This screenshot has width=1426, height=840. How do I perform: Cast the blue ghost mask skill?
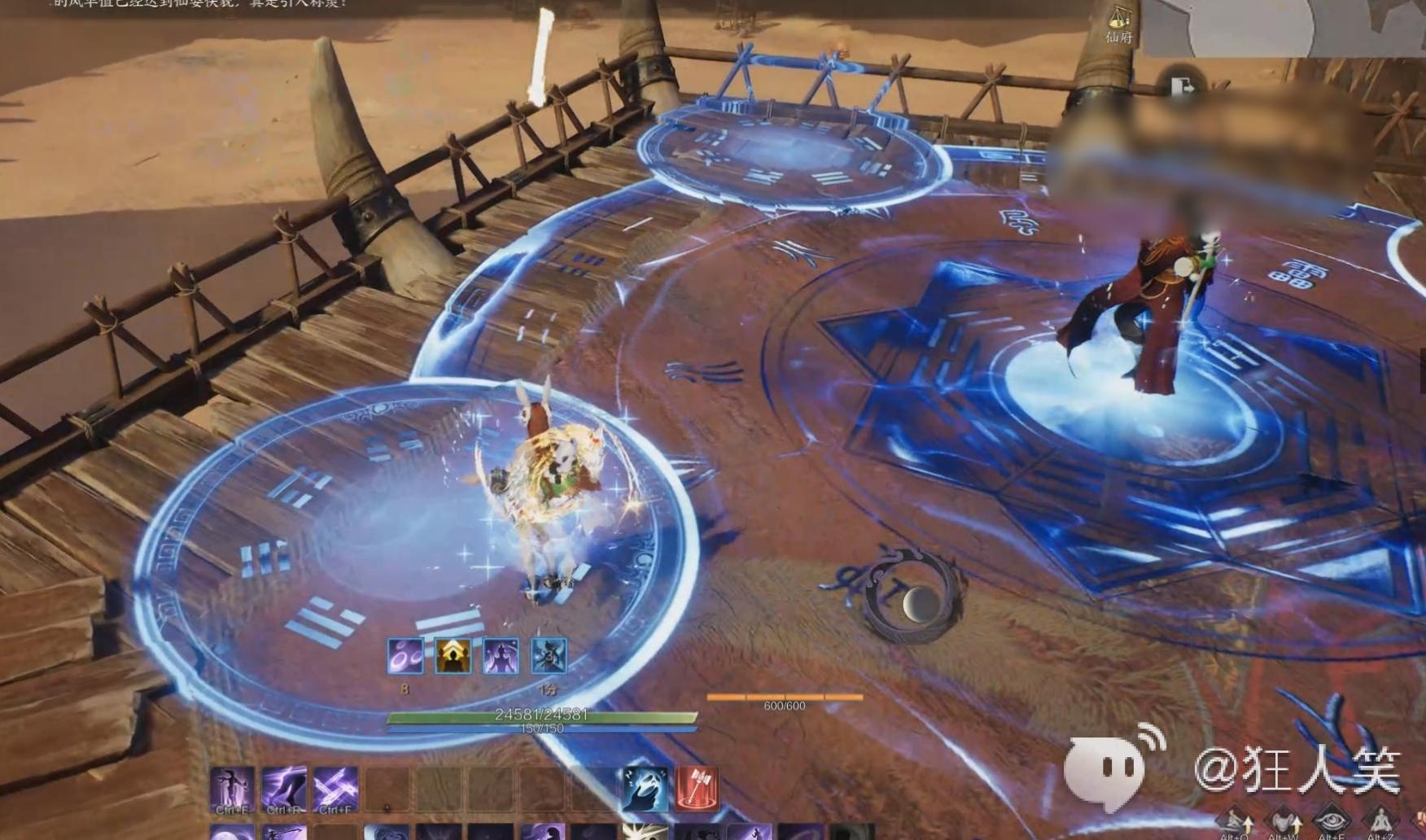pos(645,788)
